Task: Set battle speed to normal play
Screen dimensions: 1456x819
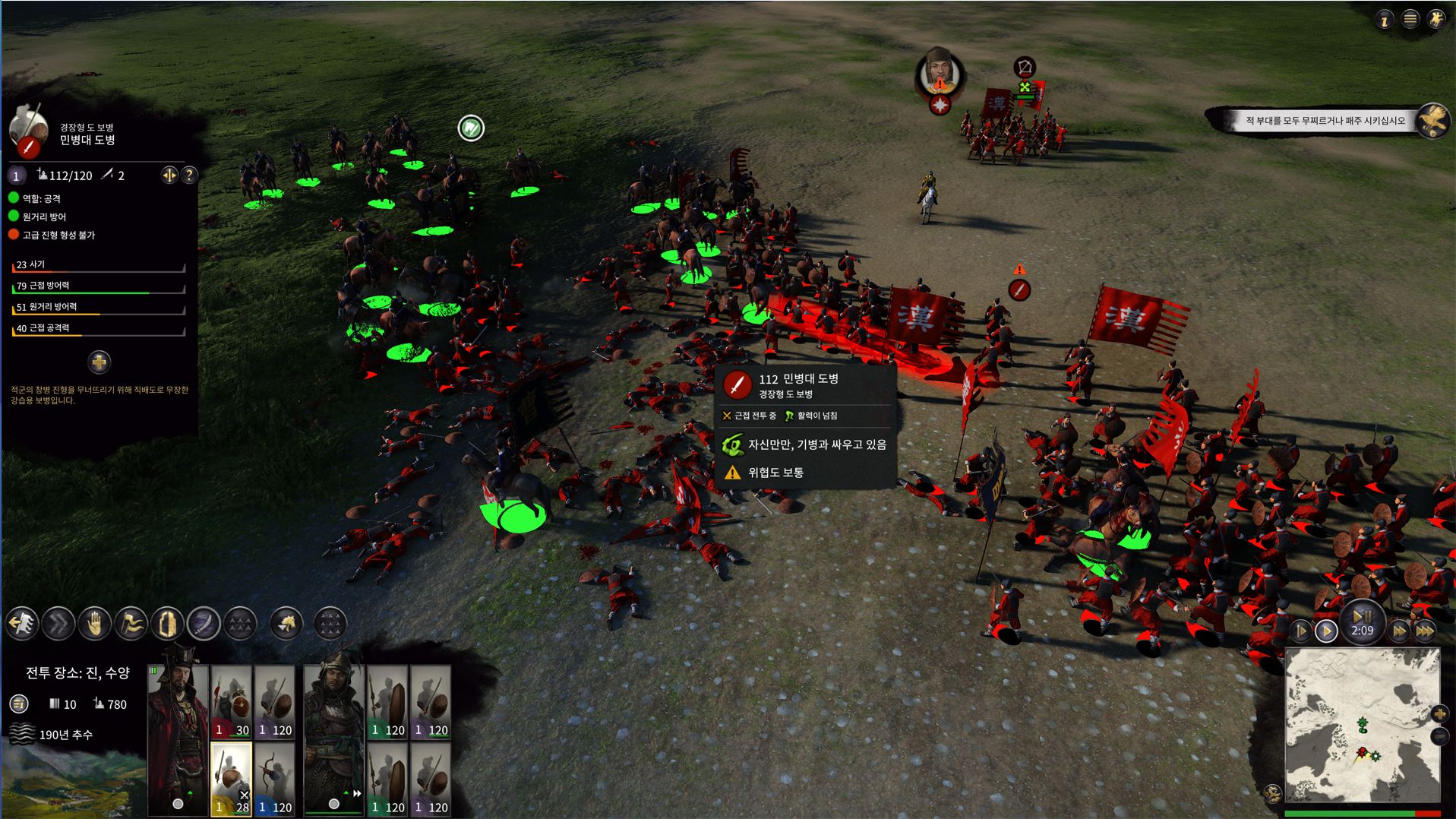Action: [x=1326, y=631]
